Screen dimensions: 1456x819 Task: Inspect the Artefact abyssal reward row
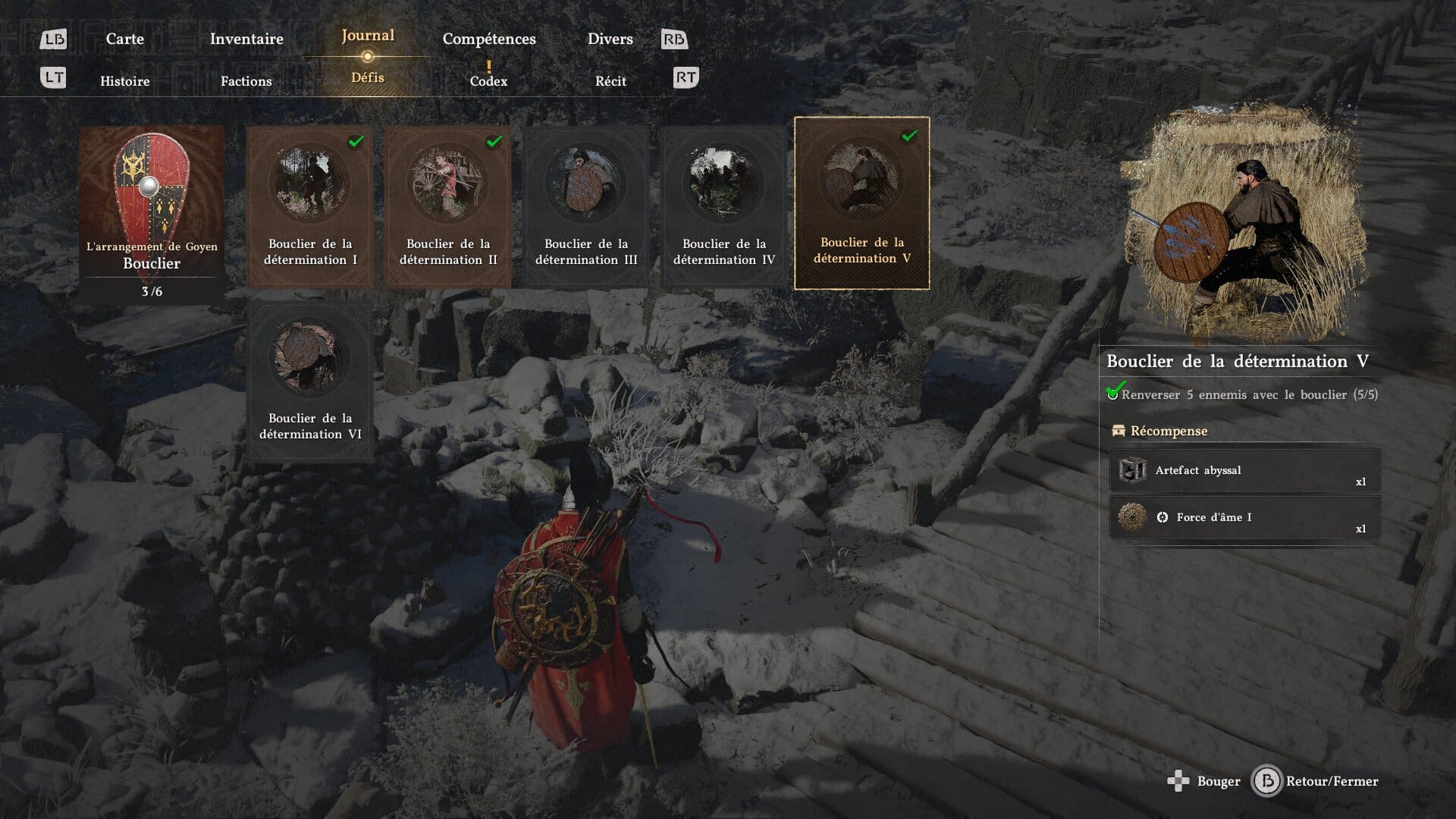tap(1244, 471)
